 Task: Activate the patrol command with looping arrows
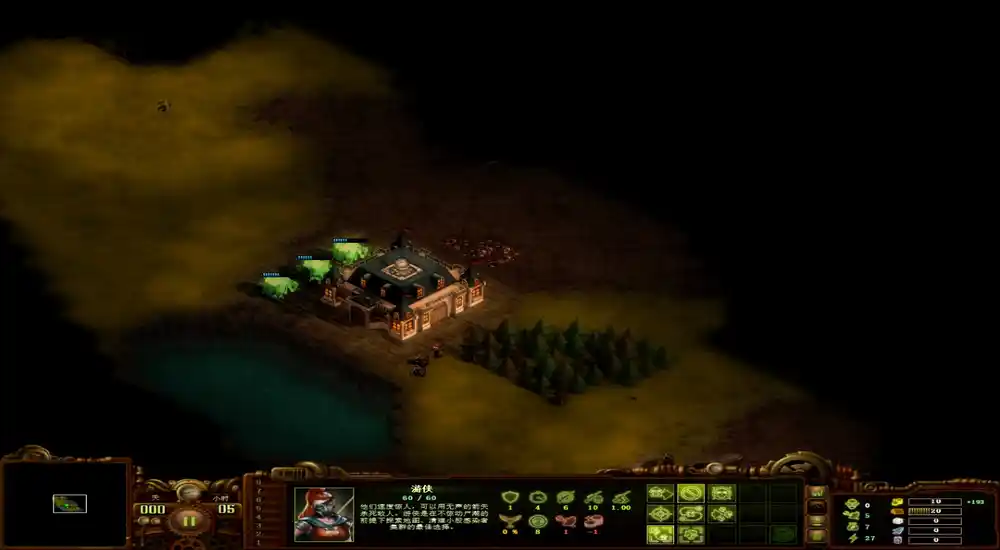click(691, 514)
